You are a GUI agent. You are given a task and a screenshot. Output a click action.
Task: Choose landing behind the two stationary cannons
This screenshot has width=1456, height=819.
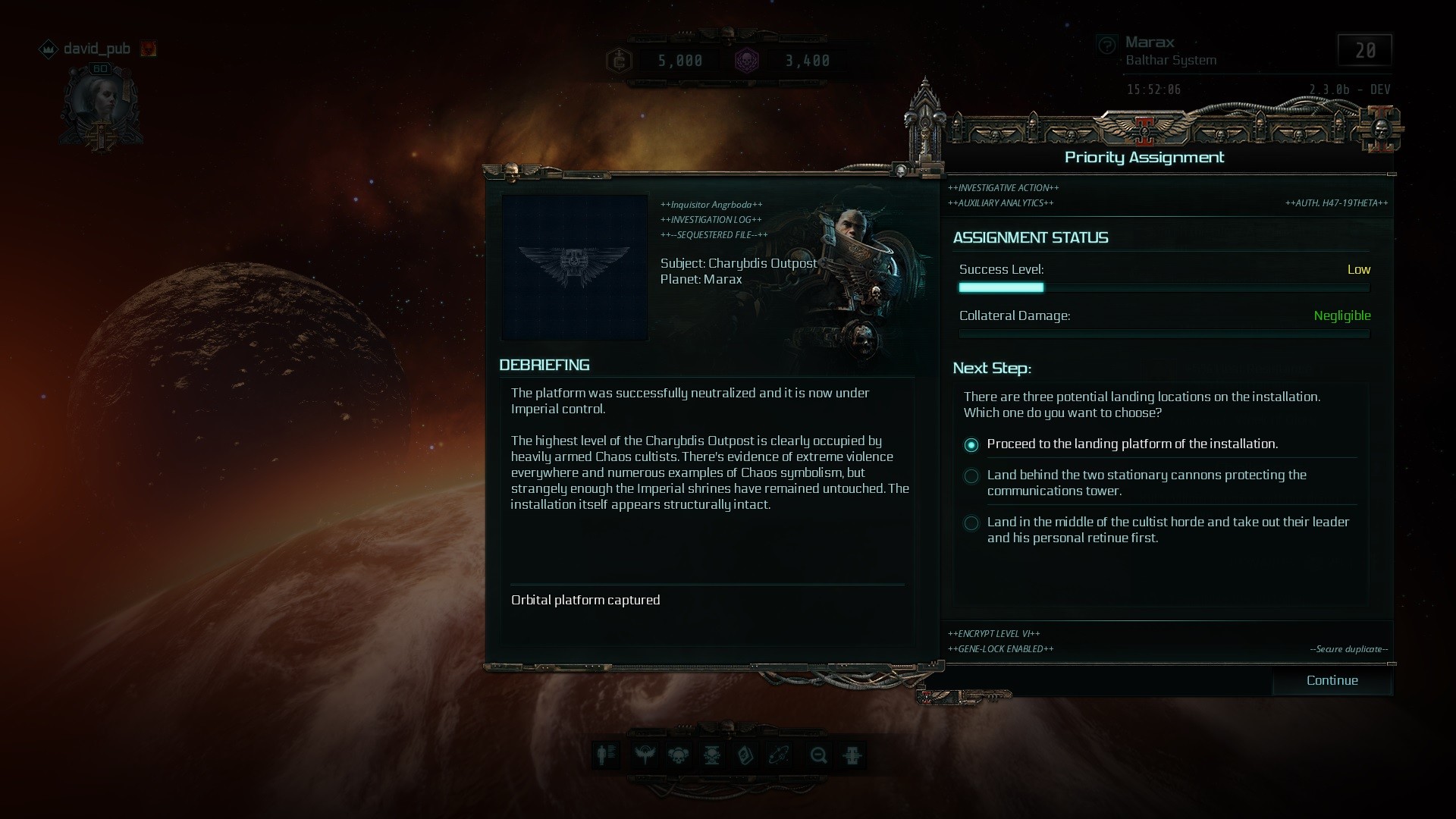tap(971, 476)
